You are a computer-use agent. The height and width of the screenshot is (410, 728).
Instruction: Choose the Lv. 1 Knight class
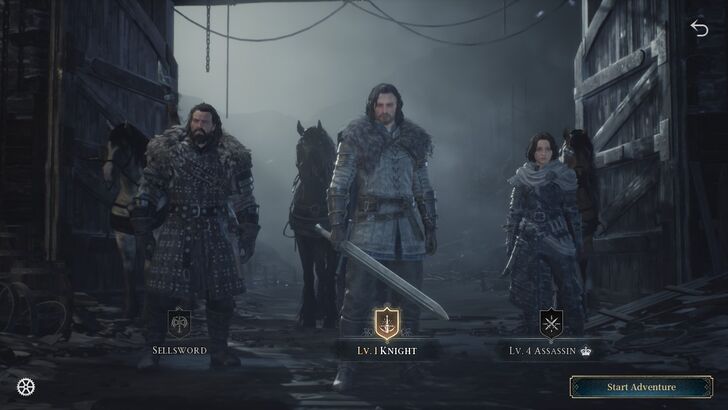pyautogui.click(x=386, y=324)
